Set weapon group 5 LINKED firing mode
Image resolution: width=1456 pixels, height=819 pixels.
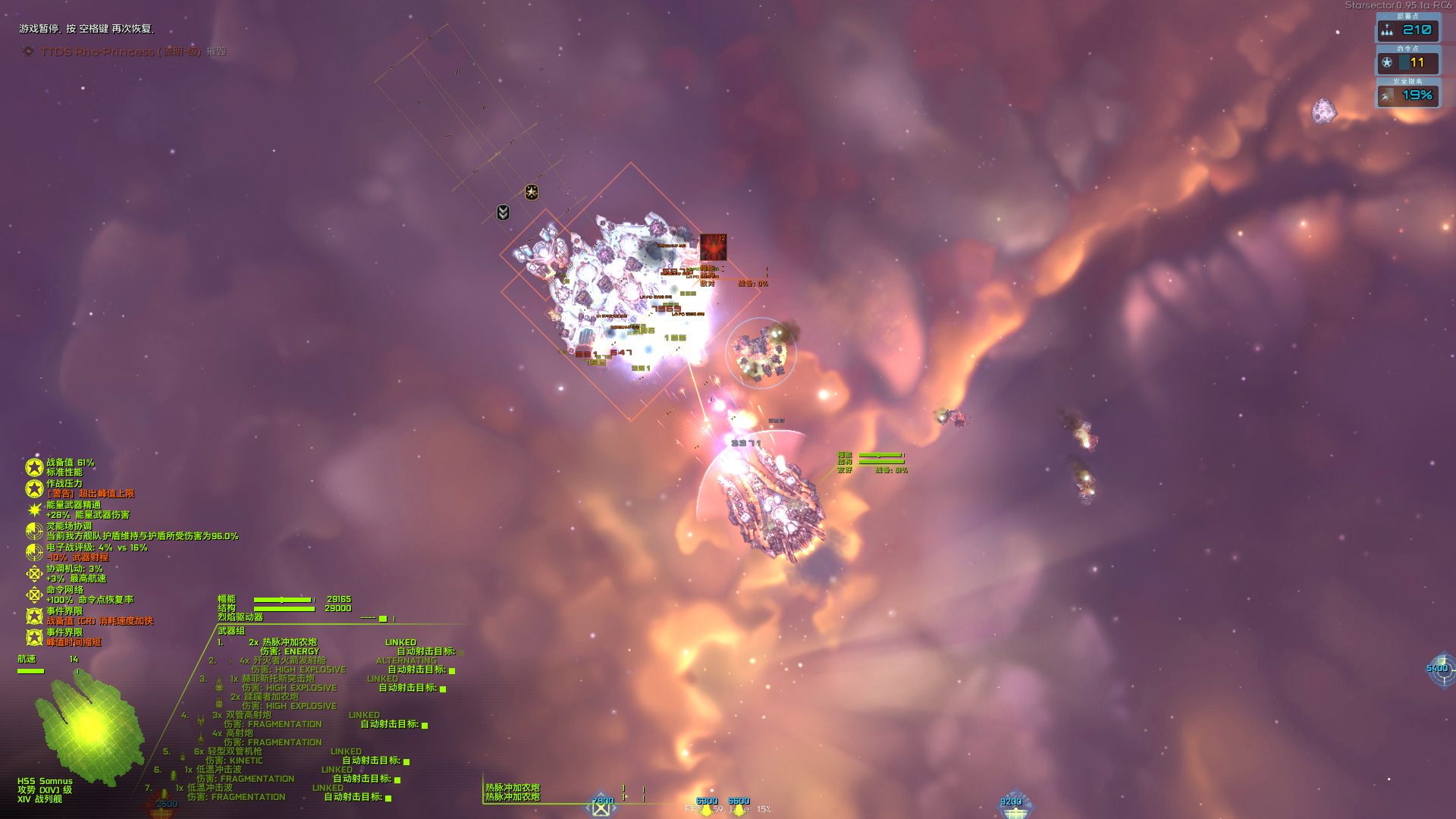pos(346,752)
